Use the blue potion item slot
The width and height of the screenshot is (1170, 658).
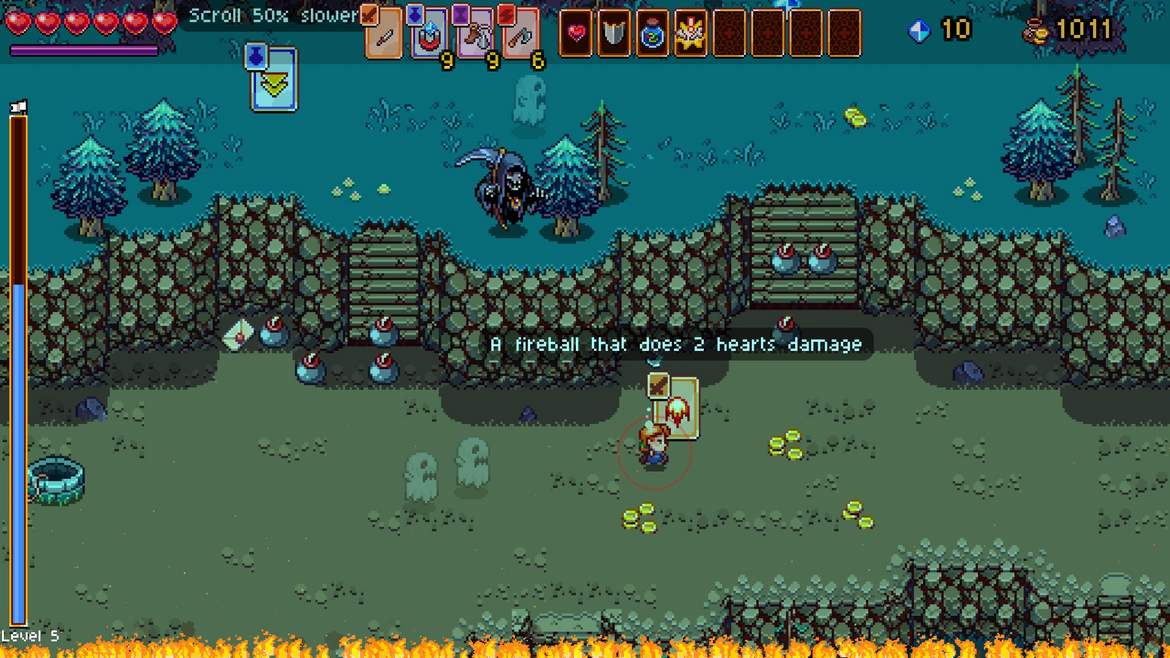pos(652,34)
